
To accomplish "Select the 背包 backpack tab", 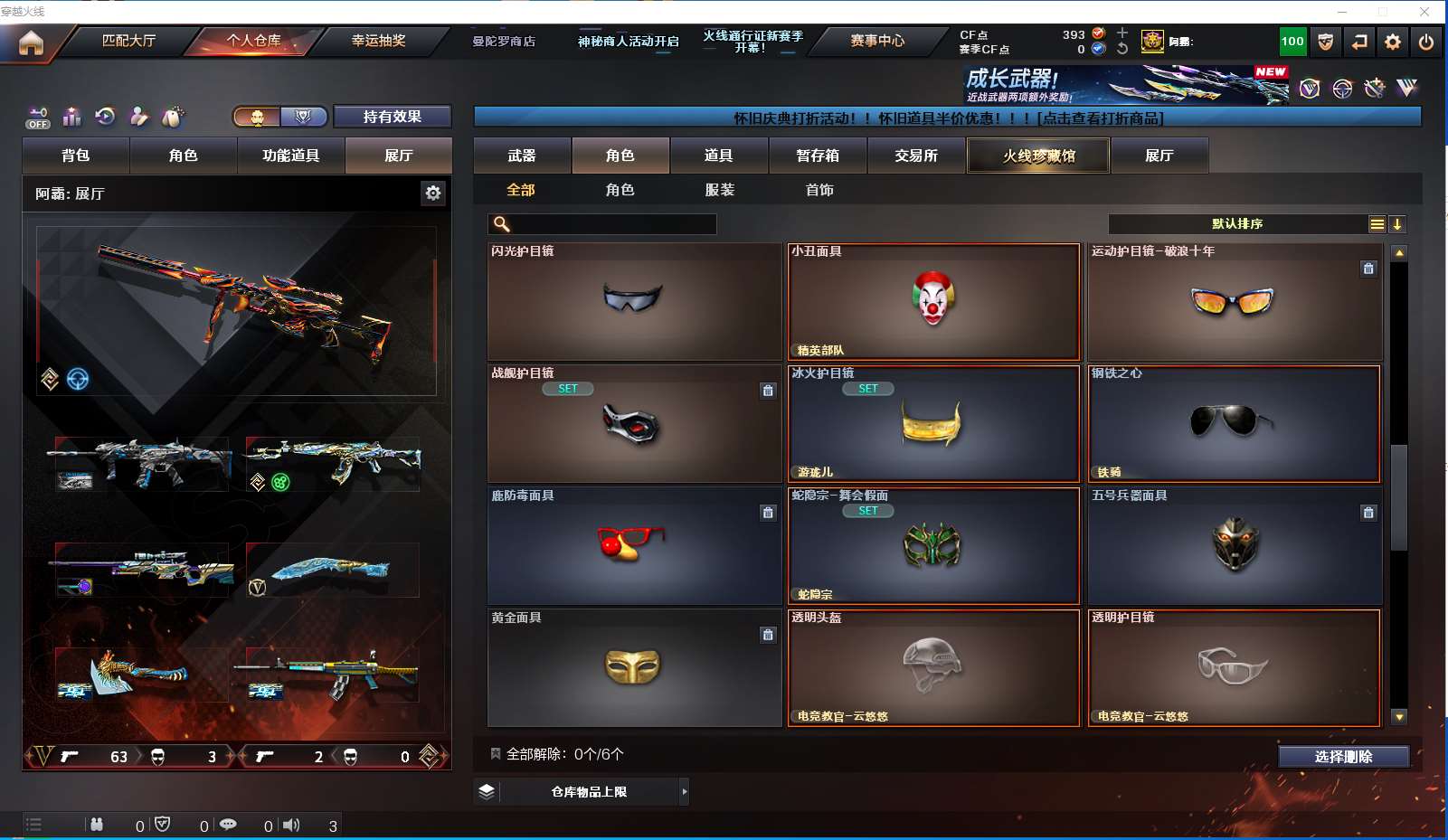I will tap(76, 156).
